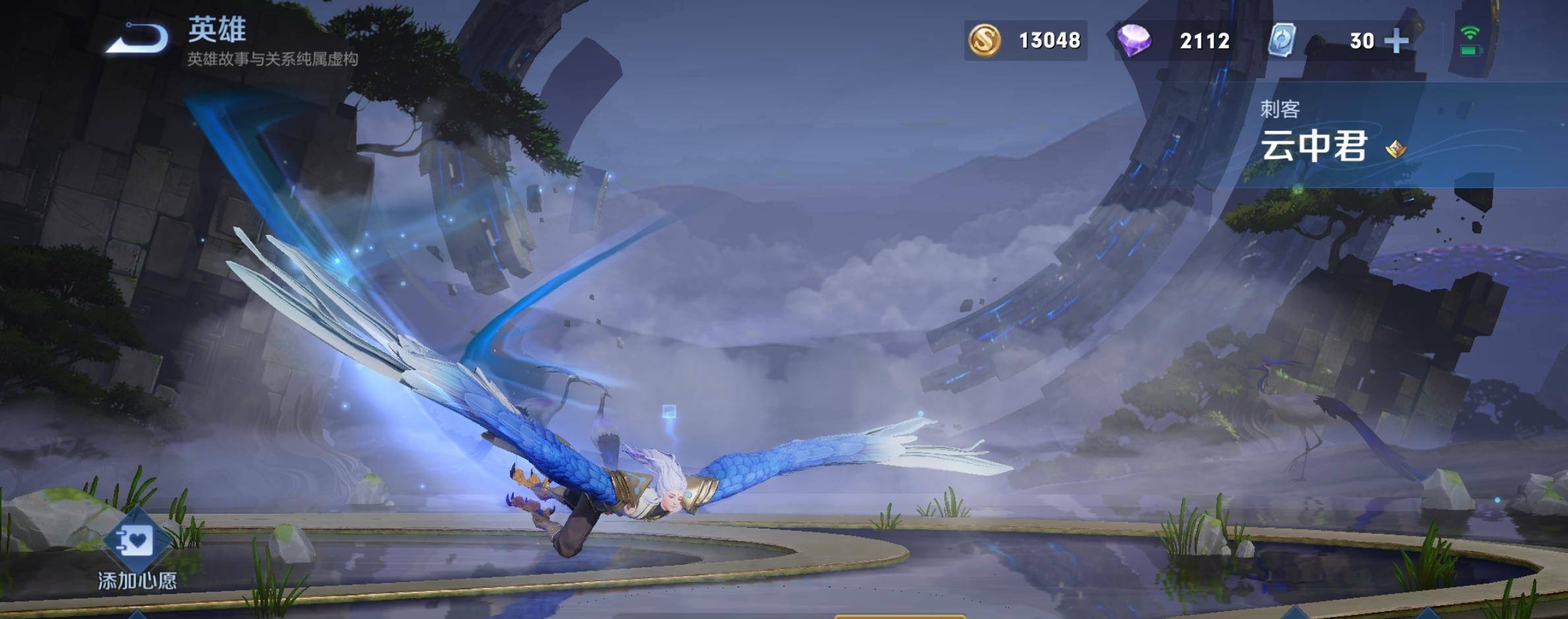Tap the gold badge beside 云中君
This screenshot has height=619, width=1568.
point(1395,149)
